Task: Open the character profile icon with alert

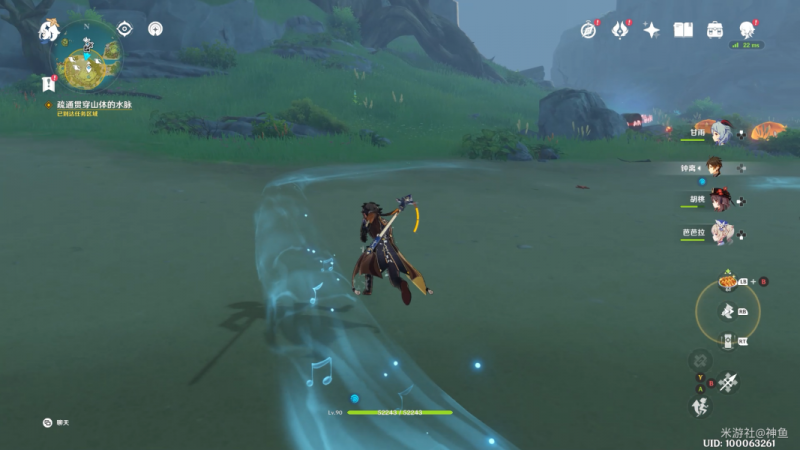Action: (746, 29)
